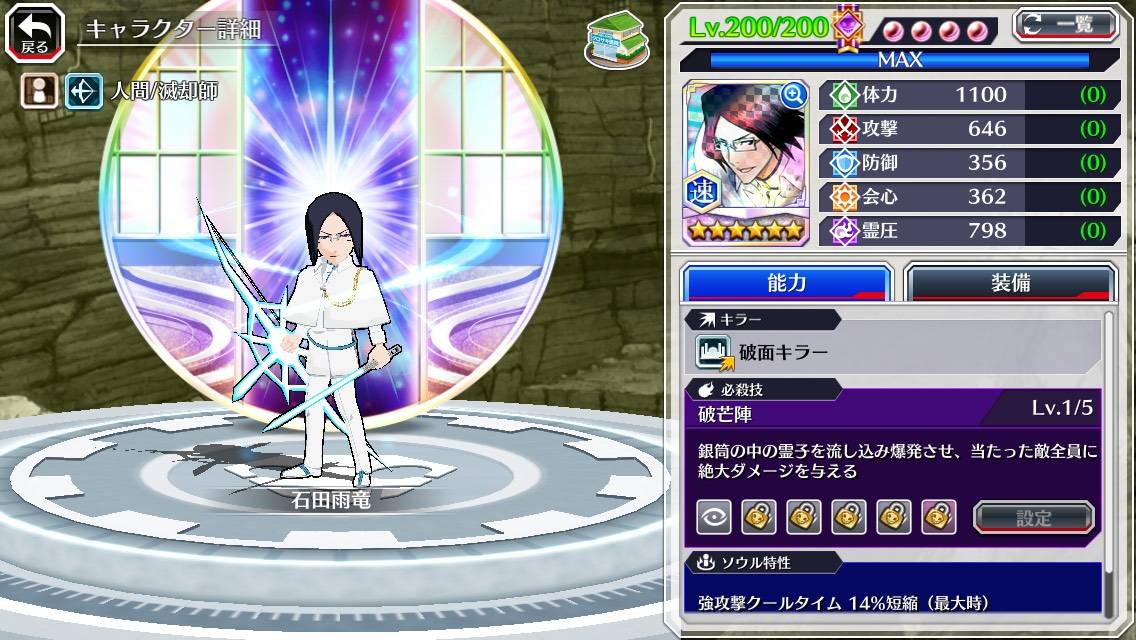Click the green building shop icon
This screenshot has height=640, width=1136.
616,40
